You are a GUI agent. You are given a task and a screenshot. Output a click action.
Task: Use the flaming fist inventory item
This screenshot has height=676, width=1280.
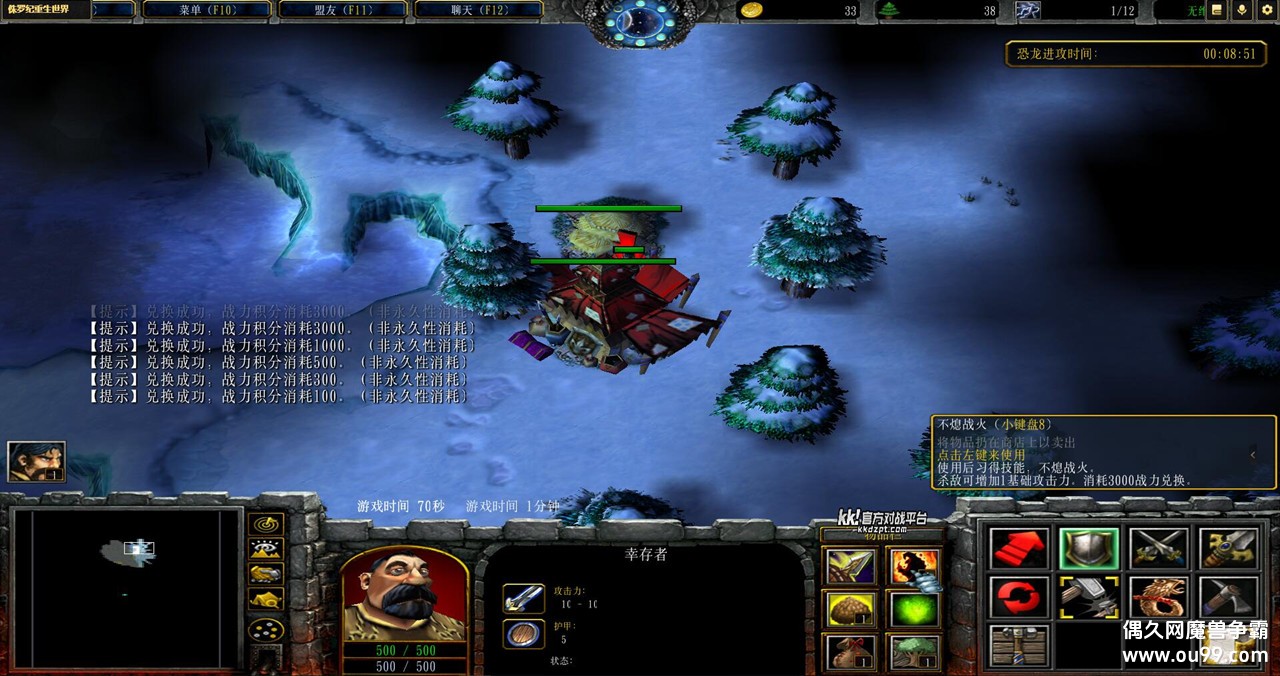click(x=912, y=567)
